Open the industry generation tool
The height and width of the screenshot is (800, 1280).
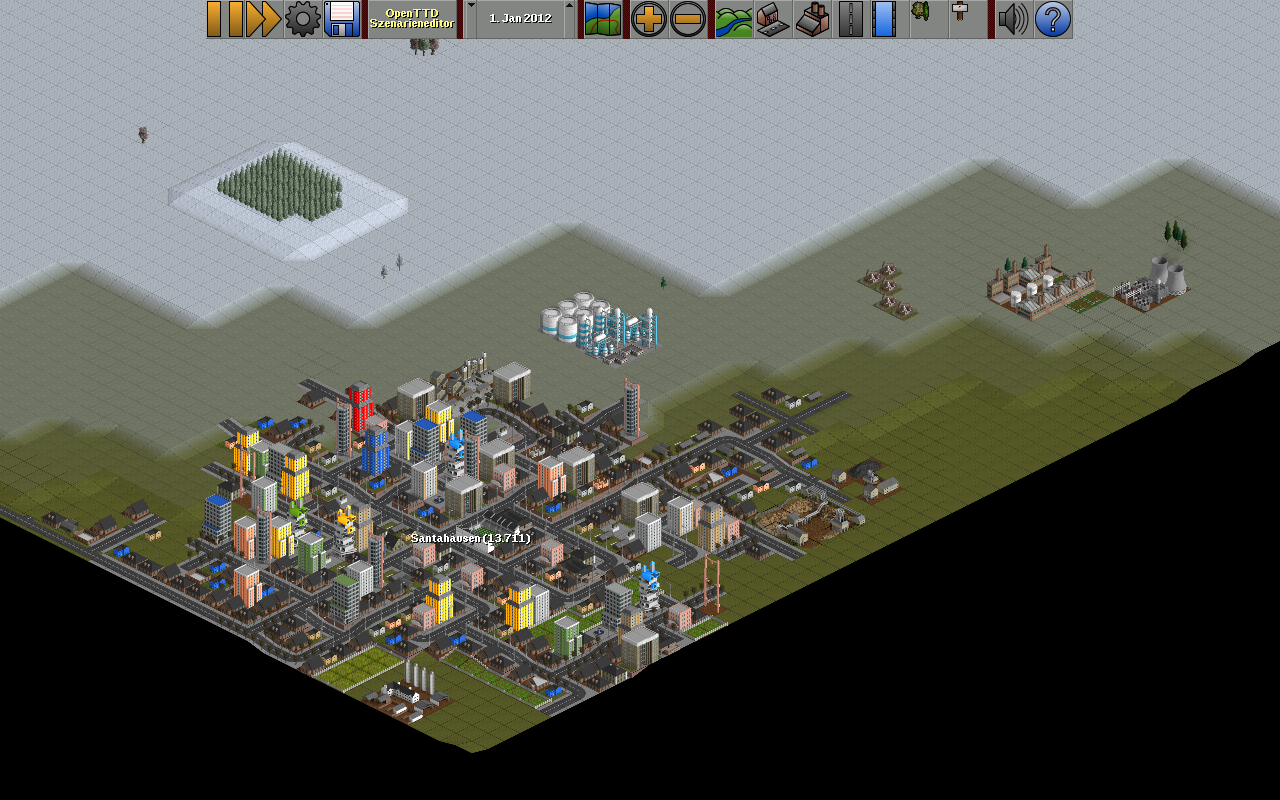point(812,19)
